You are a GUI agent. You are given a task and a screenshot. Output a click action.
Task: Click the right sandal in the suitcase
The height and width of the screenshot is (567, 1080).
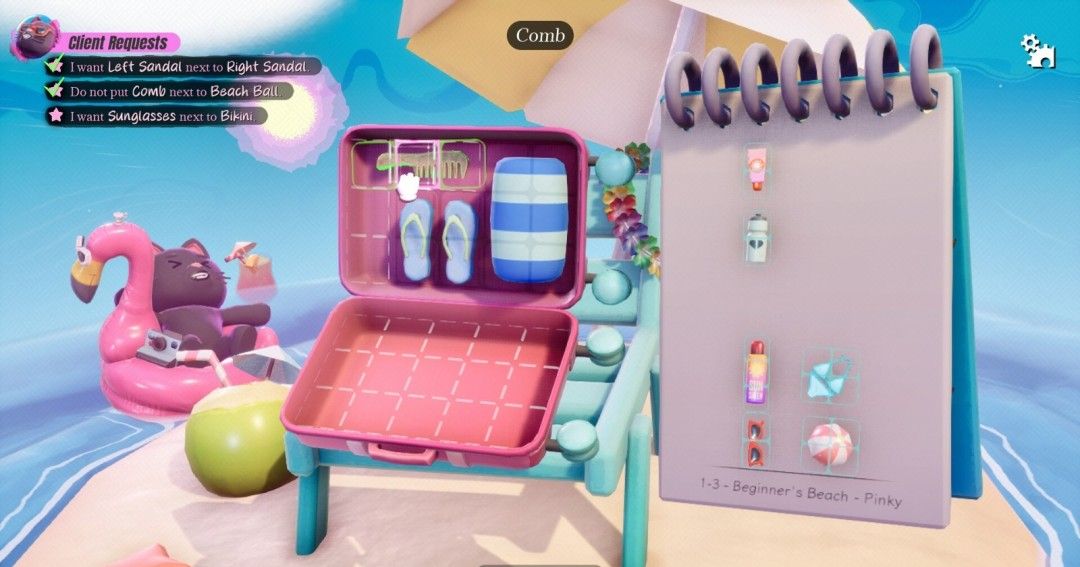coord(458,240)
